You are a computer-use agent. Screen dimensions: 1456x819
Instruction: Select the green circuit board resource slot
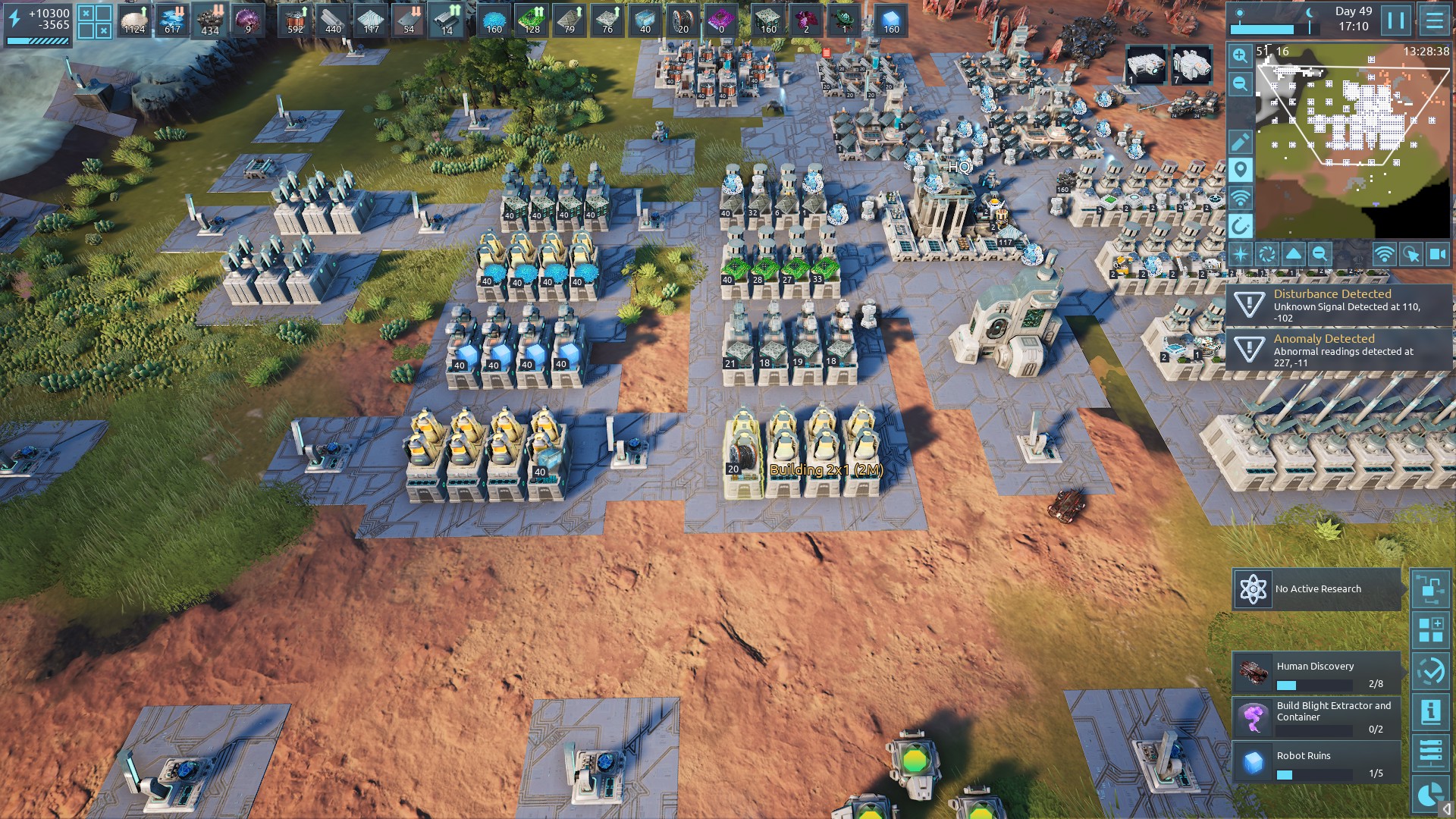(532, 20)
